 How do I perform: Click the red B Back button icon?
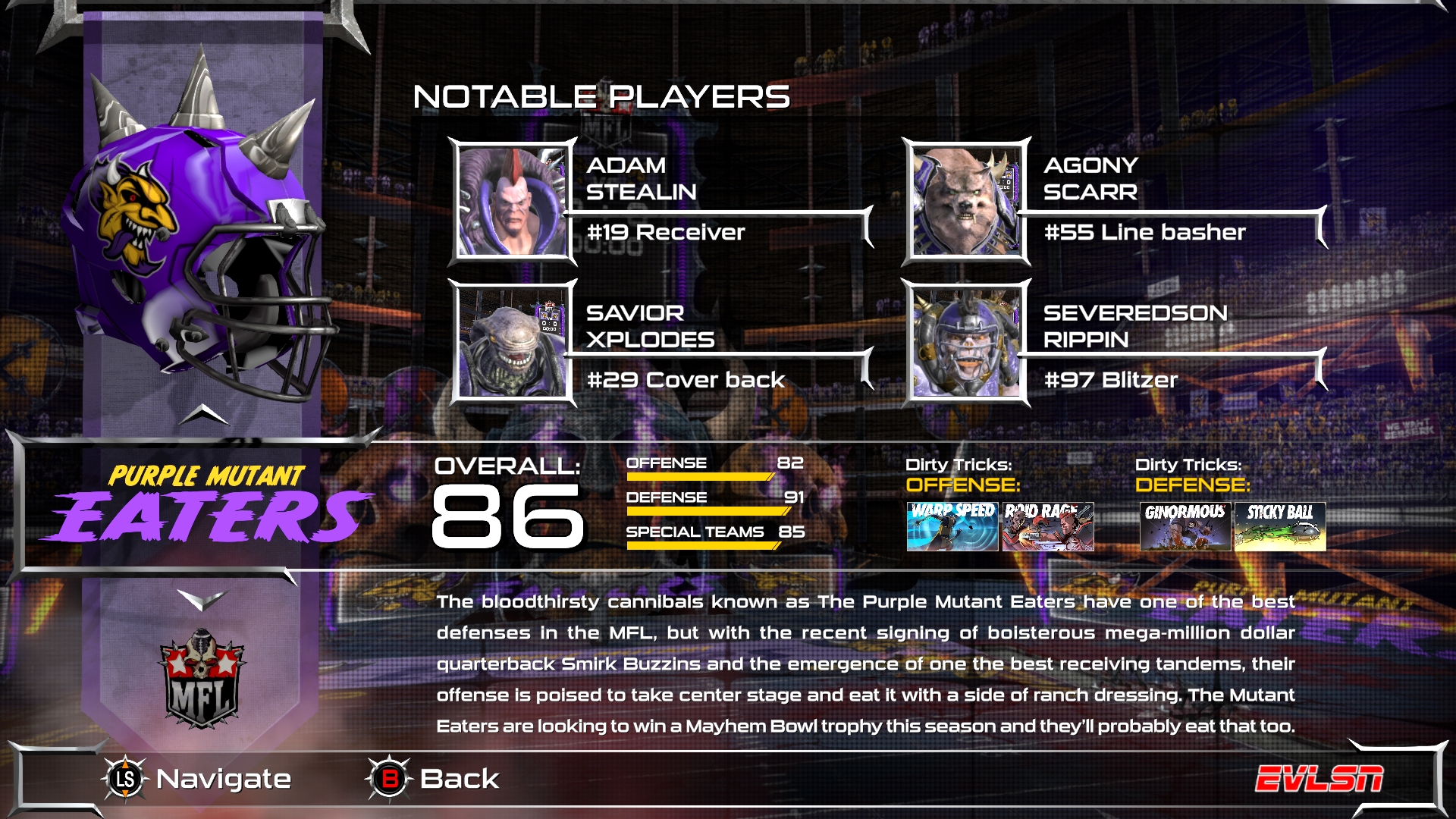coord(391,778)
